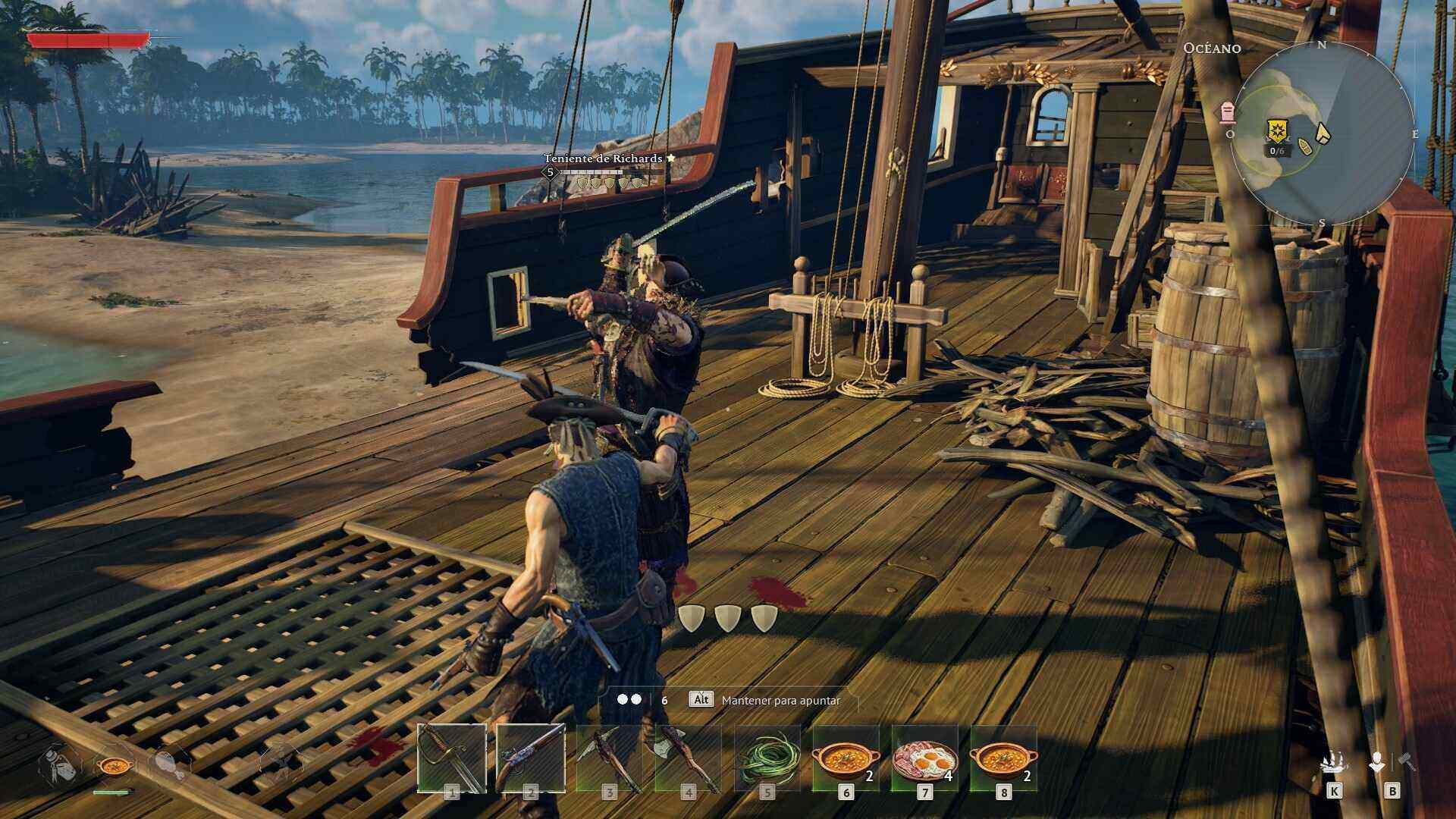Click the yellow objective marker on minimap
Viewport: 1456px width, 819px height.
pyautogui.click(x=1278, y=130)
